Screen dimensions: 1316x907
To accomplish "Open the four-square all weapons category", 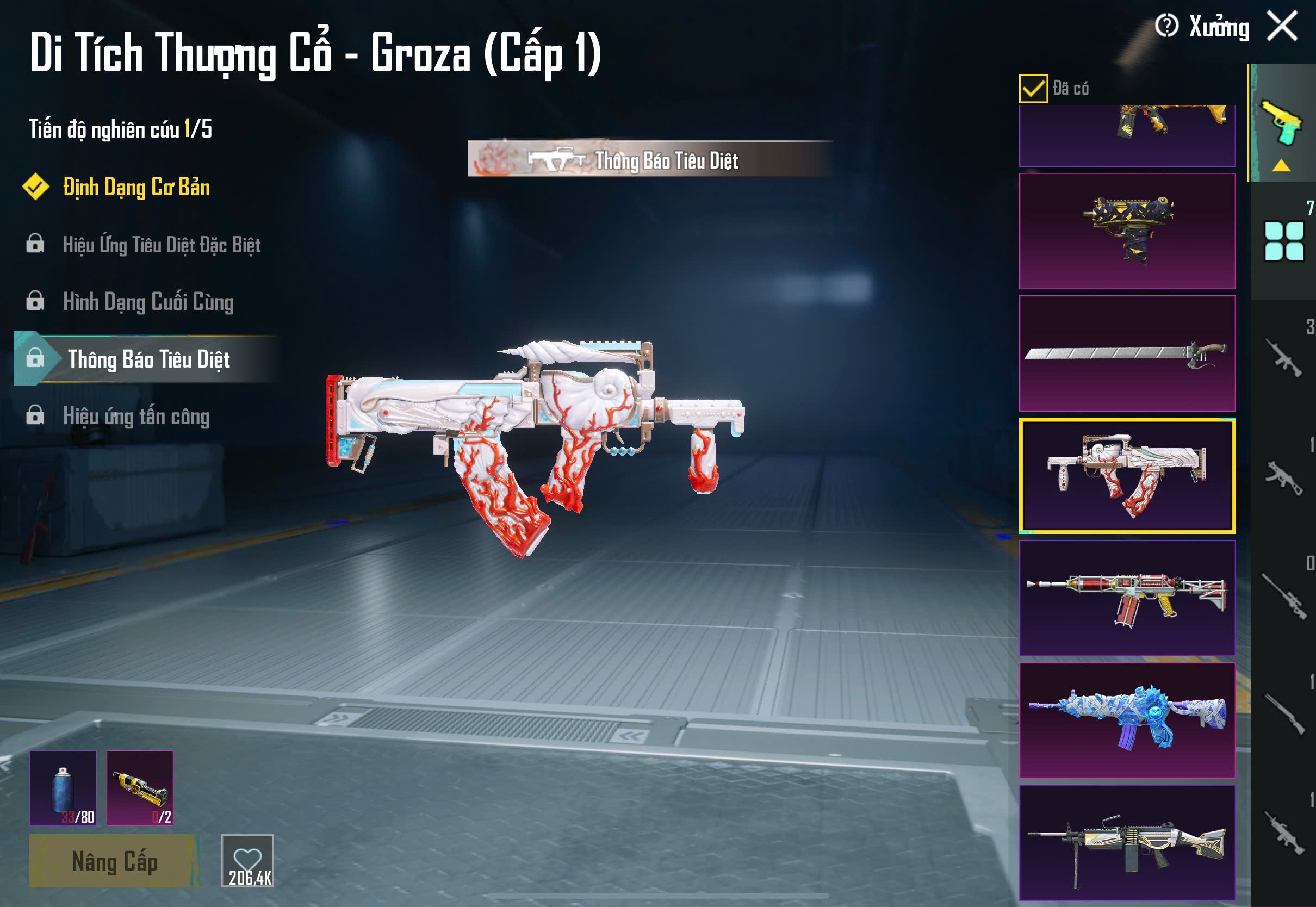I will [x=1283, y=241].
